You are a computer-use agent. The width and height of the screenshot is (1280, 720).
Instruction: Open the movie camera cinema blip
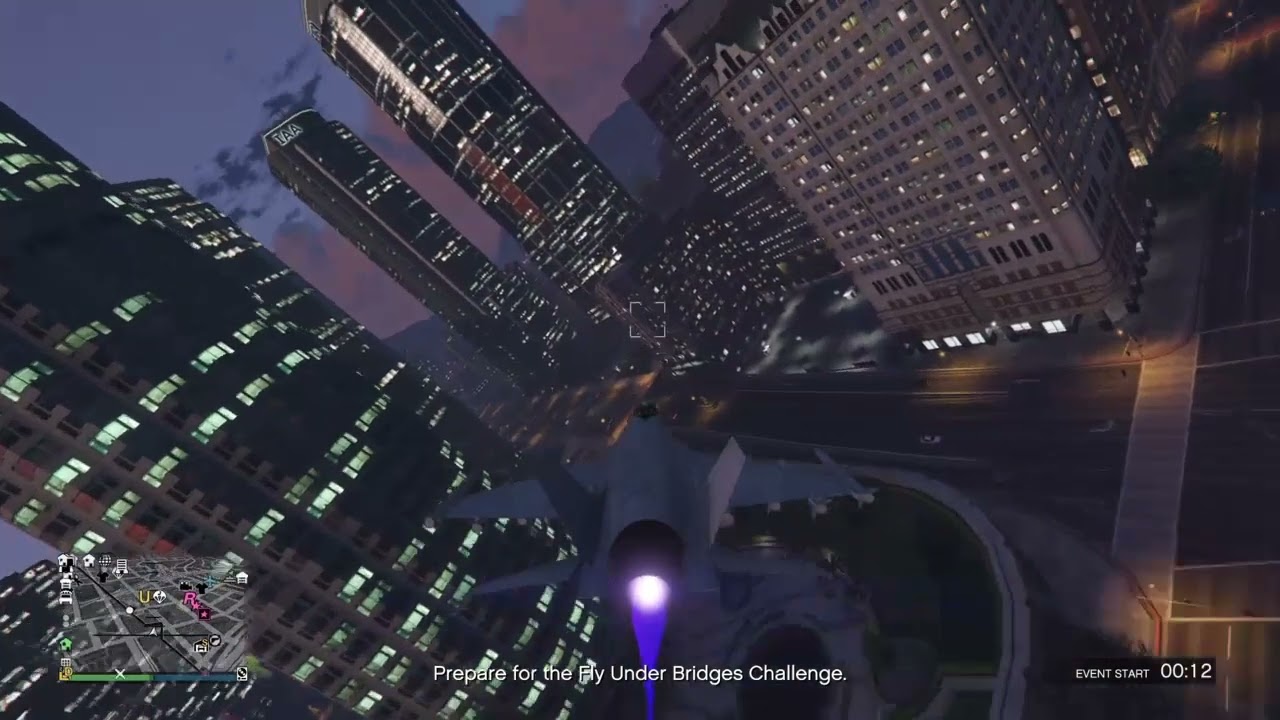click(x=184, y=585)
